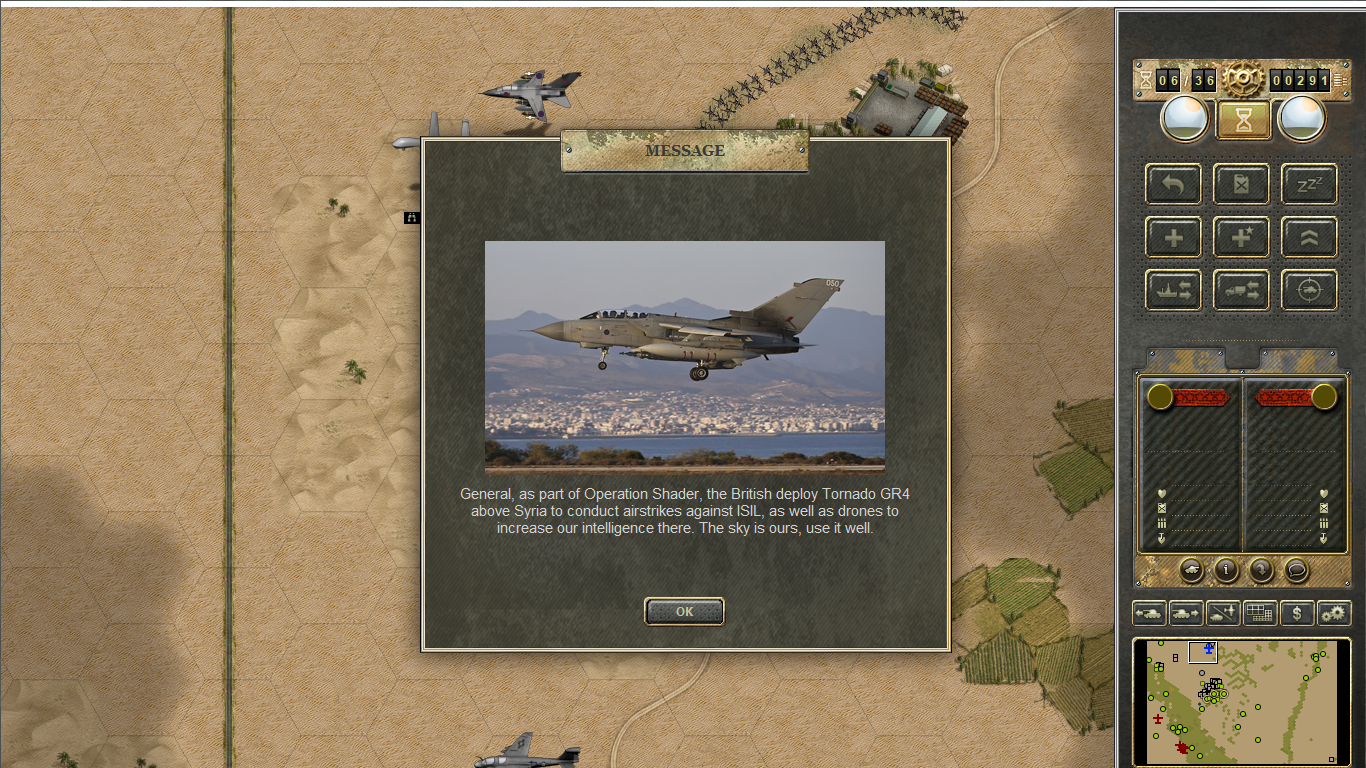Select the tank crosshair target button
Image resolution: width=1366 pixels, height=768 pixels.
point(1309,290)
